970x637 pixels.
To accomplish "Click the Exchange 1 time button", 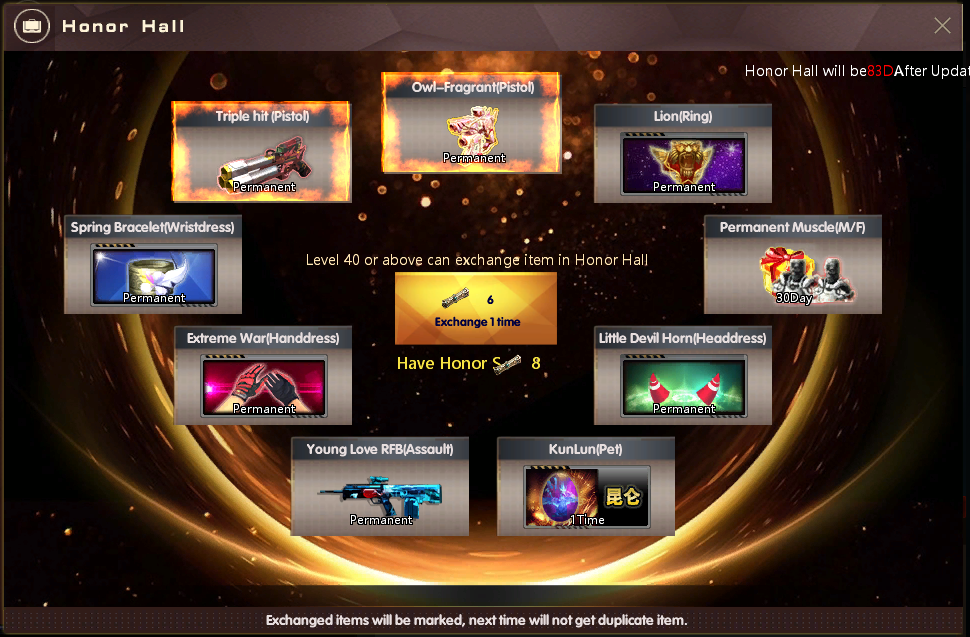I will tap(475, 308).
